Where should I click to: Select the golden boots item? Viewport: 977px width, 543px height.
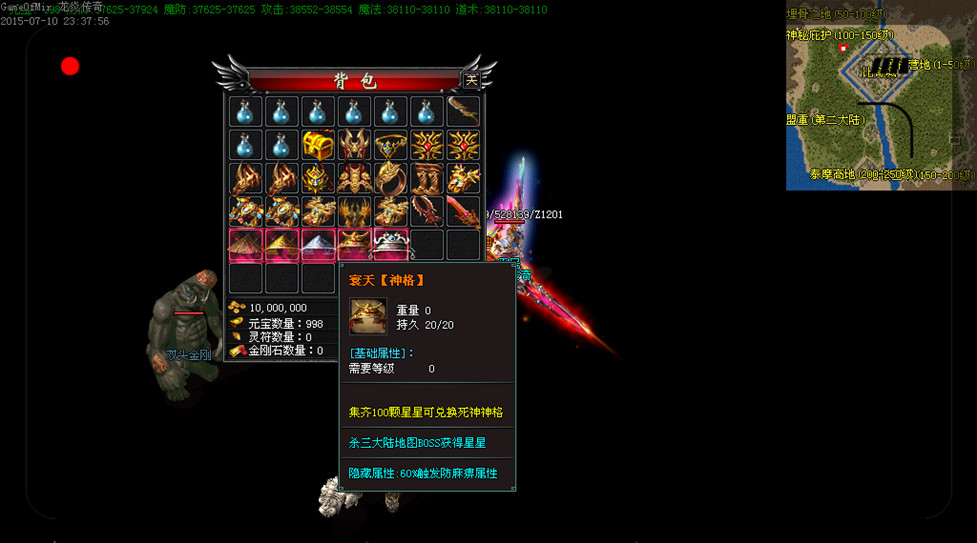point(427,178)
